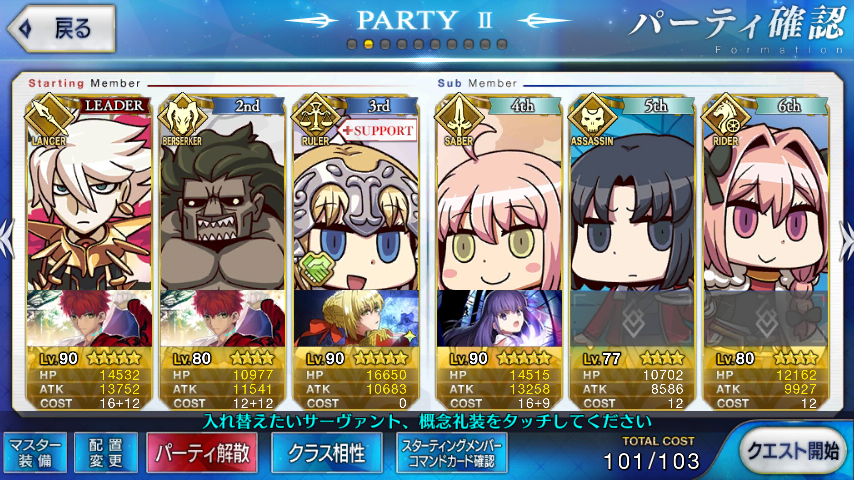
Task: Jump to the first party page dot
Action: pyautogui.click(x=352, y=45)
